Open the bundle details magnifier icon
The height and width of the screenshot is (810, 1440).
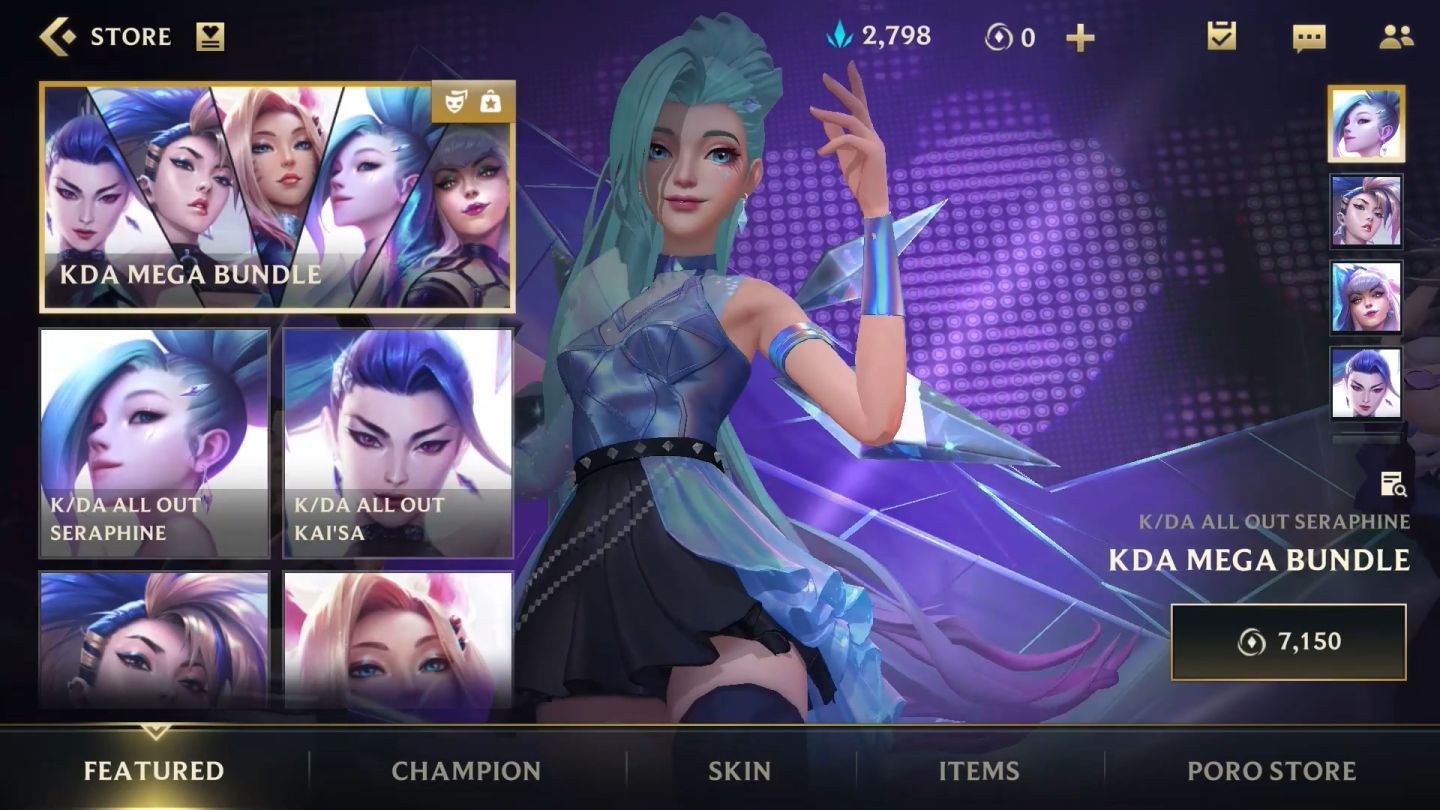tap(1393, 485)
